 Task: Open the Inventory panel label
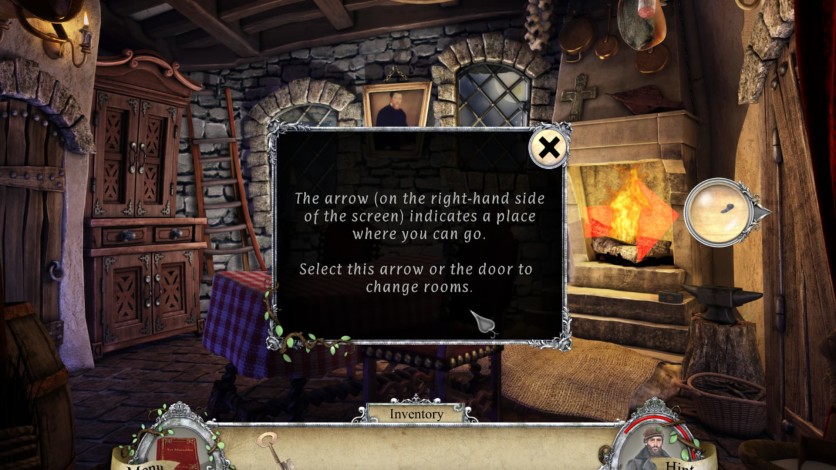(x=415, y=413)
